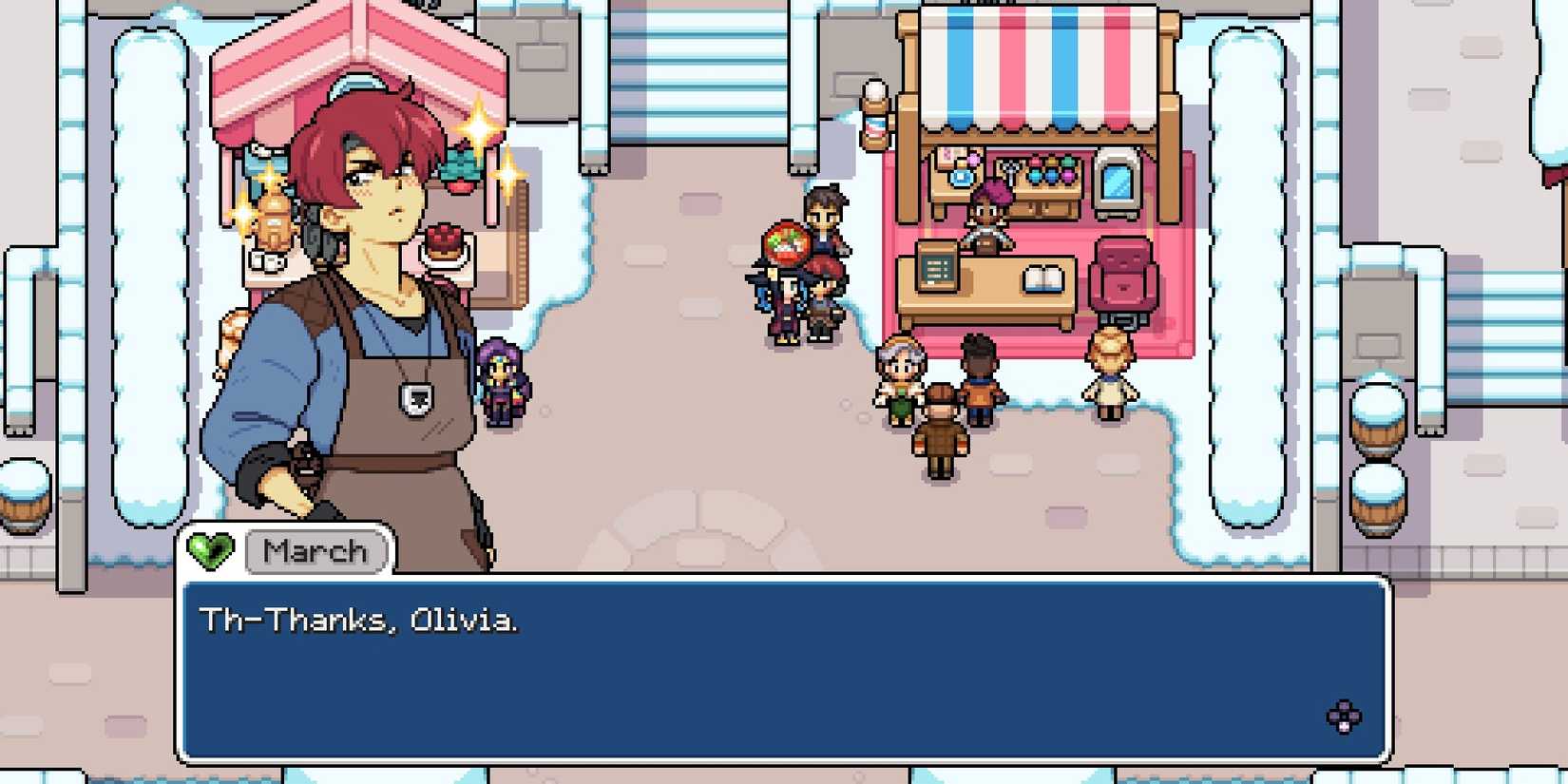Select the pink hair dye swatch on the table

click(x=1037, y=161)
